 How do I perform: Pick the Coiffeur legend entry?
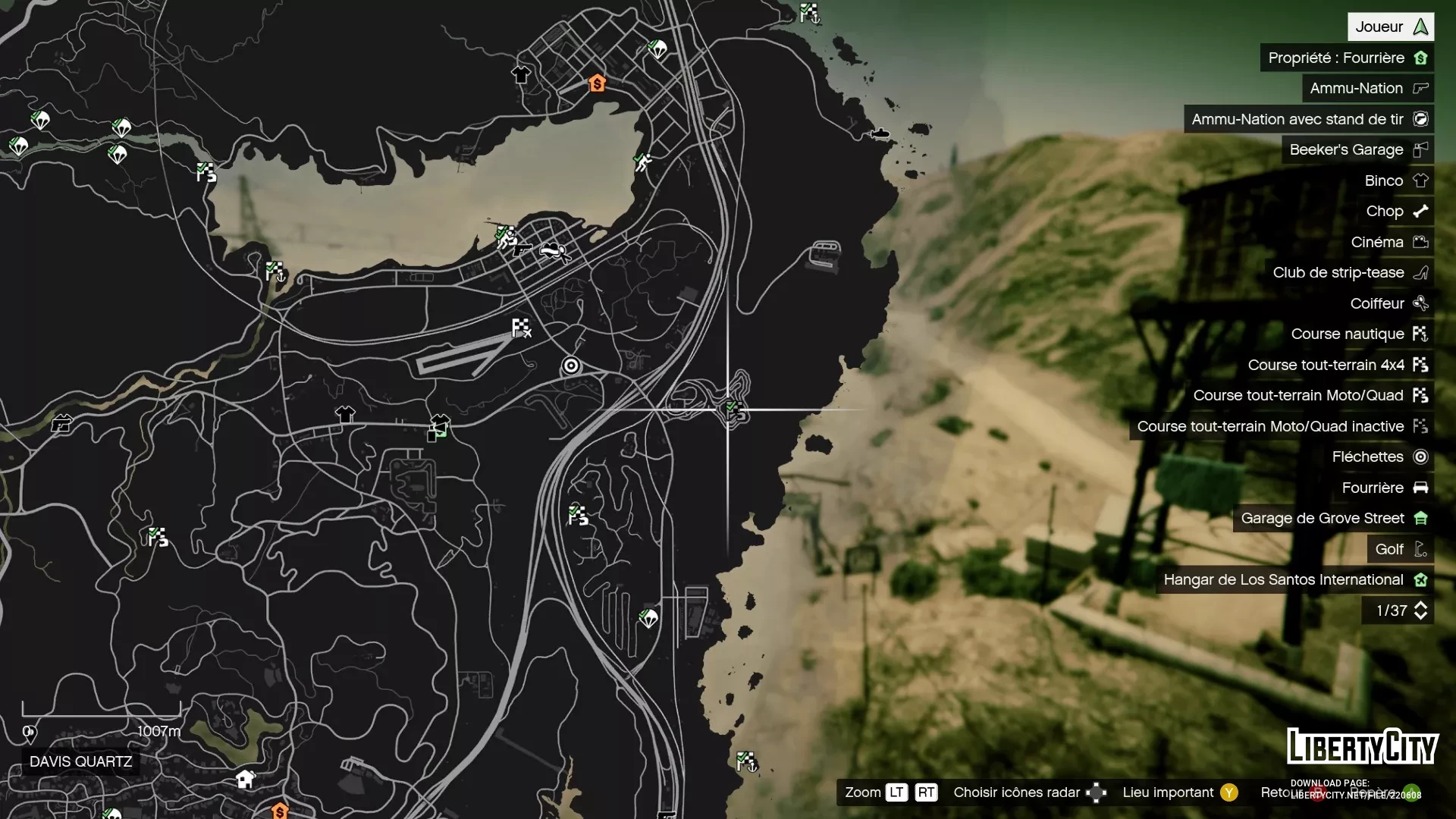point(1389,303)
